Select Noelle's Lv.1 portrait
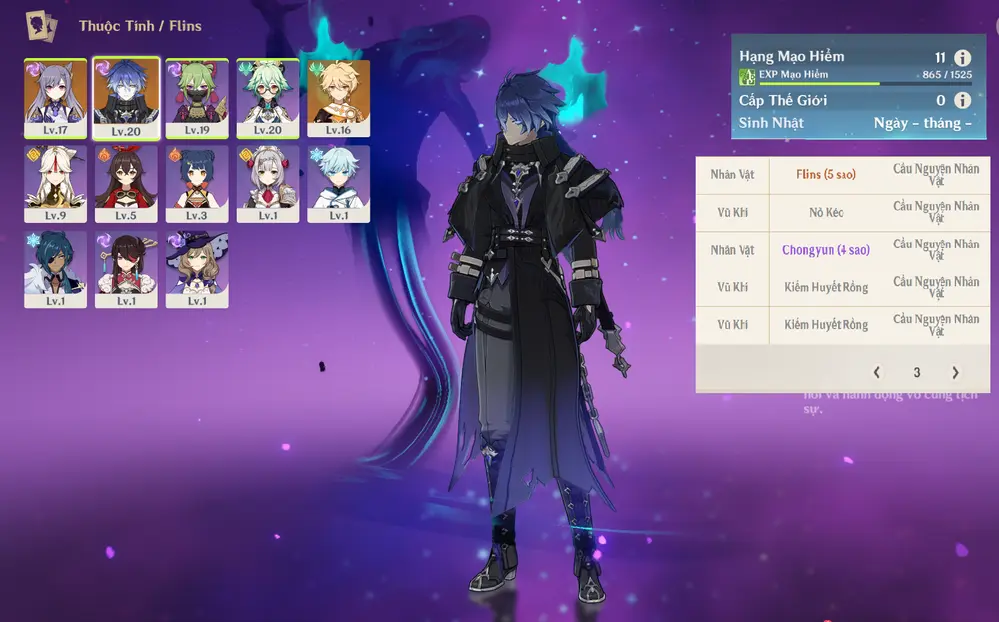This screenshot has height=622, width=999. point(268,183)
